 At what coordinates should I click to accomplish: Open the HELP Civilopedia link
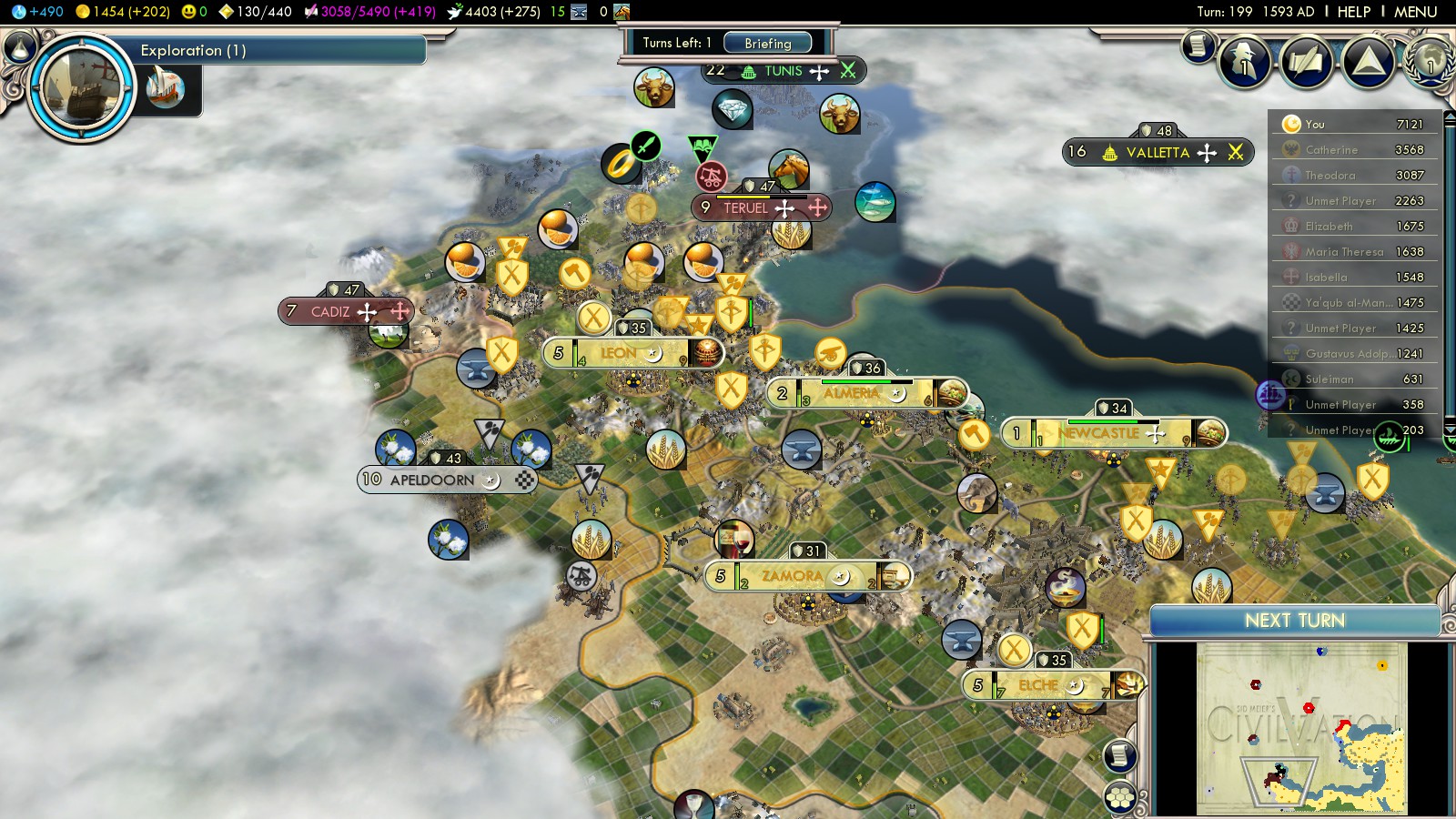pos(1353,12)
